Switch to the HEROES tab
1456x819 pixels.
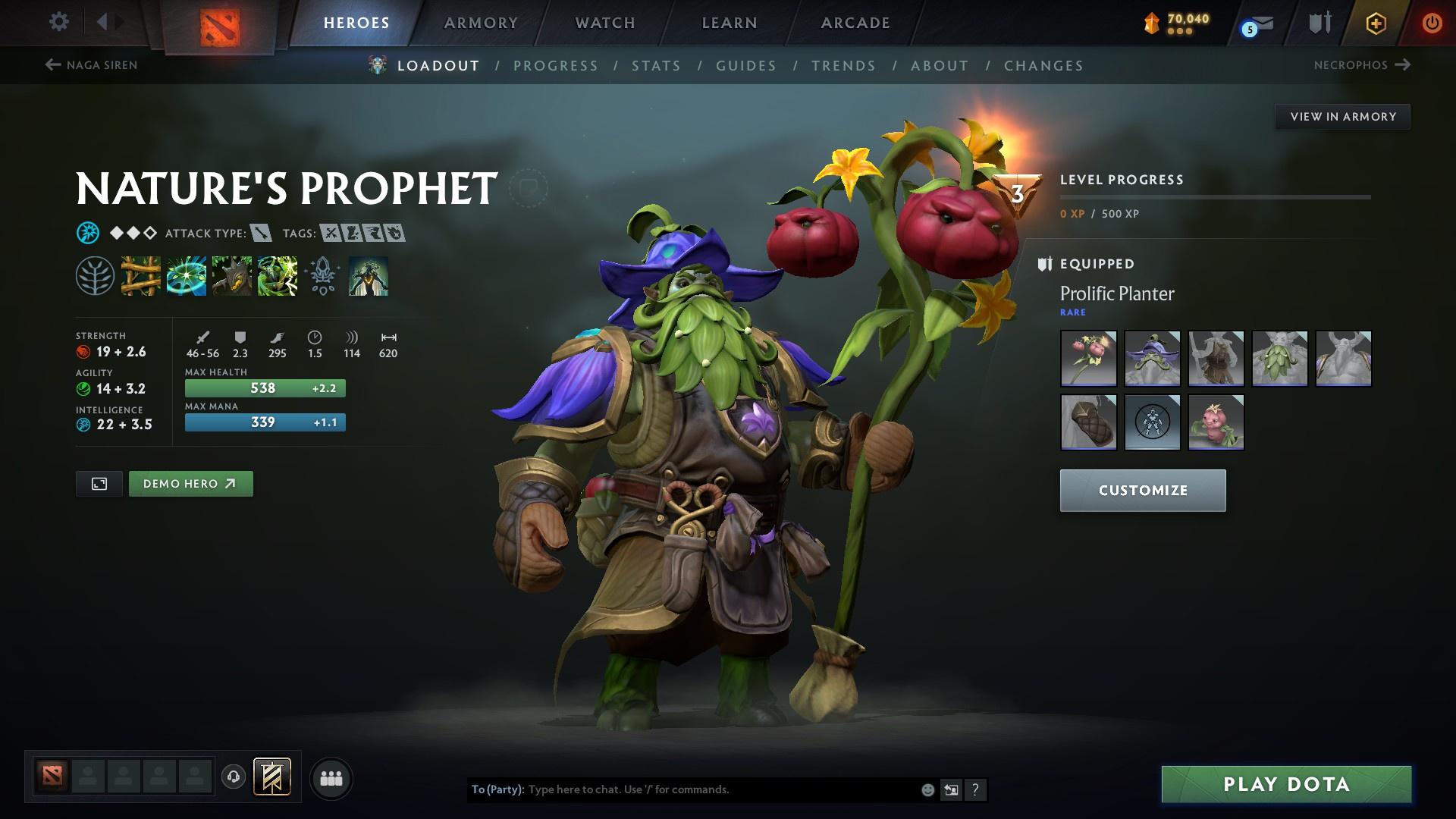click(x=356, y=23)
